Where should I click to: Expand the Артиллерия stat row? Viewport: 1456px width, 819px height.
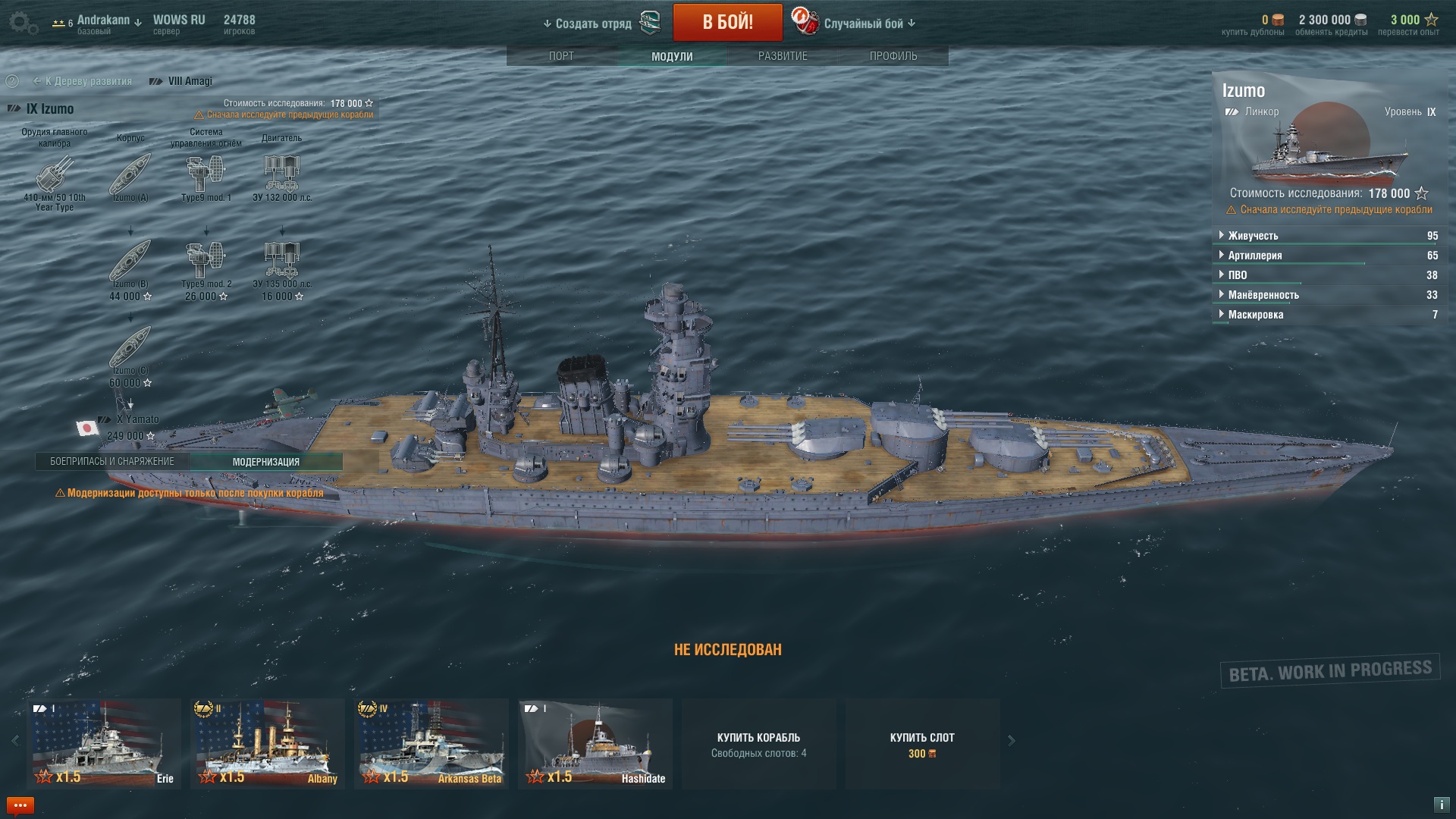1255,256
